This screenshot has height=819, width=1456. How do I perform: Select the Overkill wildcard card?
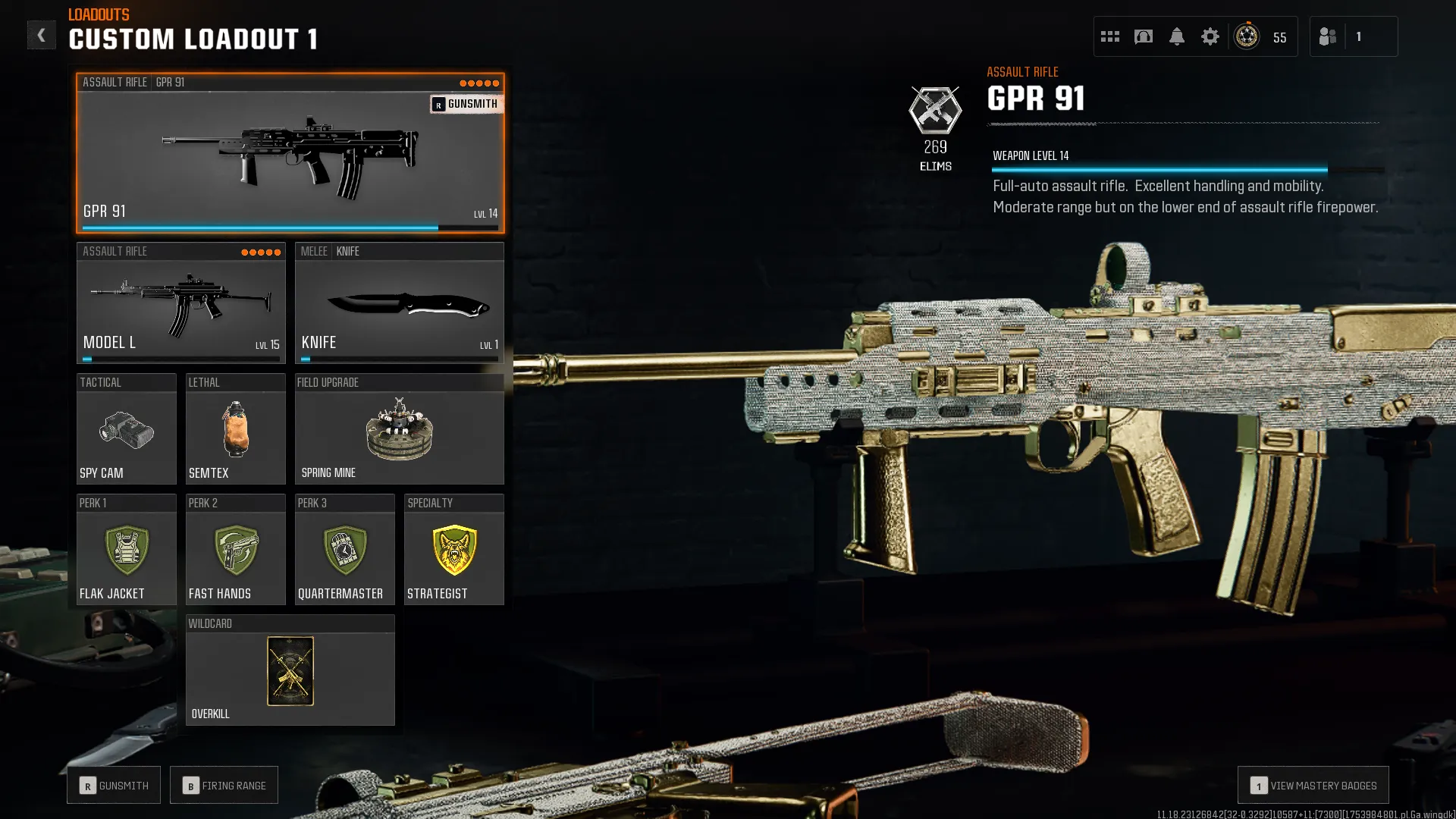[x=290, y=671]
